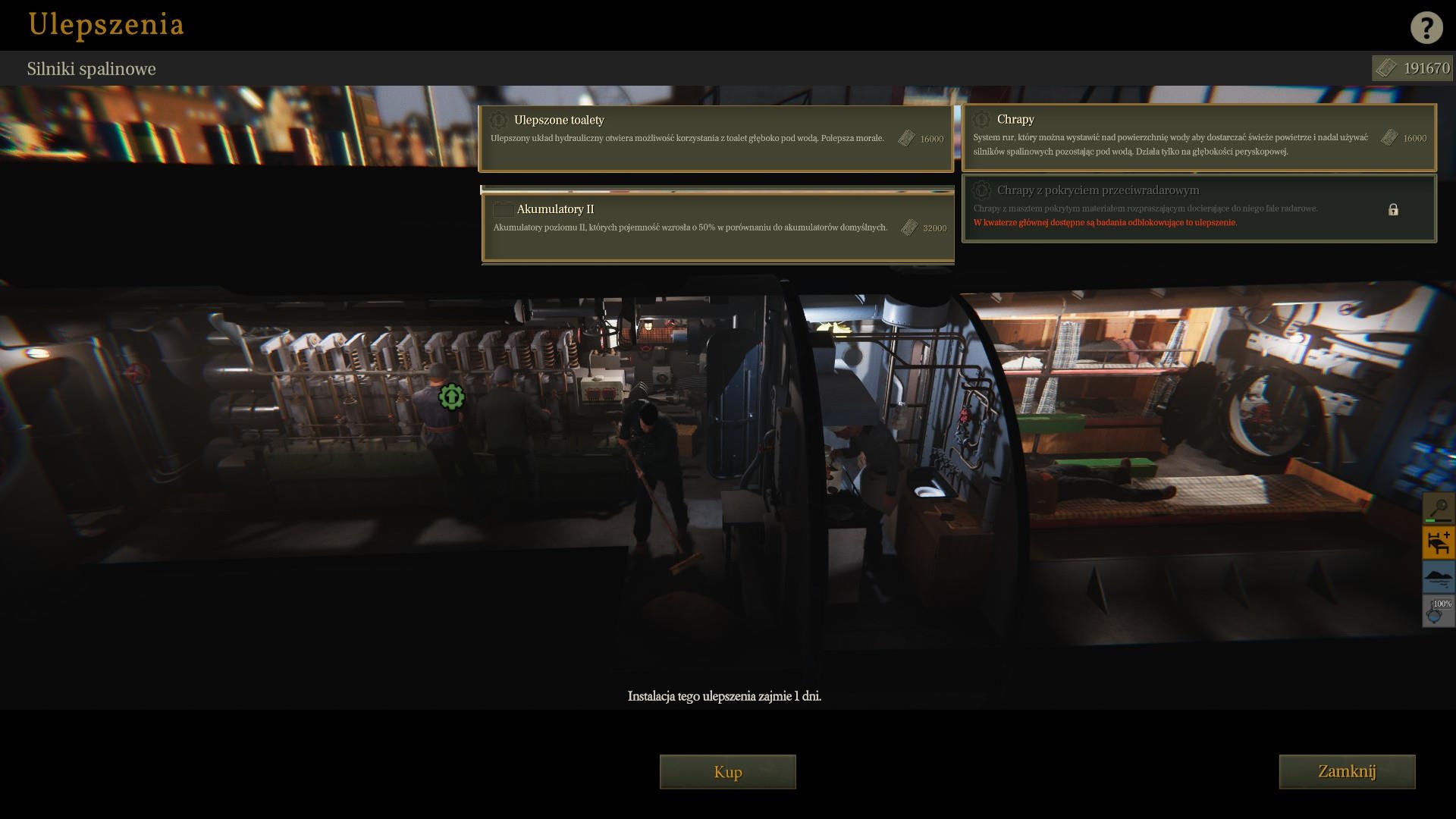
Task: Select the Chrapy snorkel upgrade
Action: (1198, 137)
